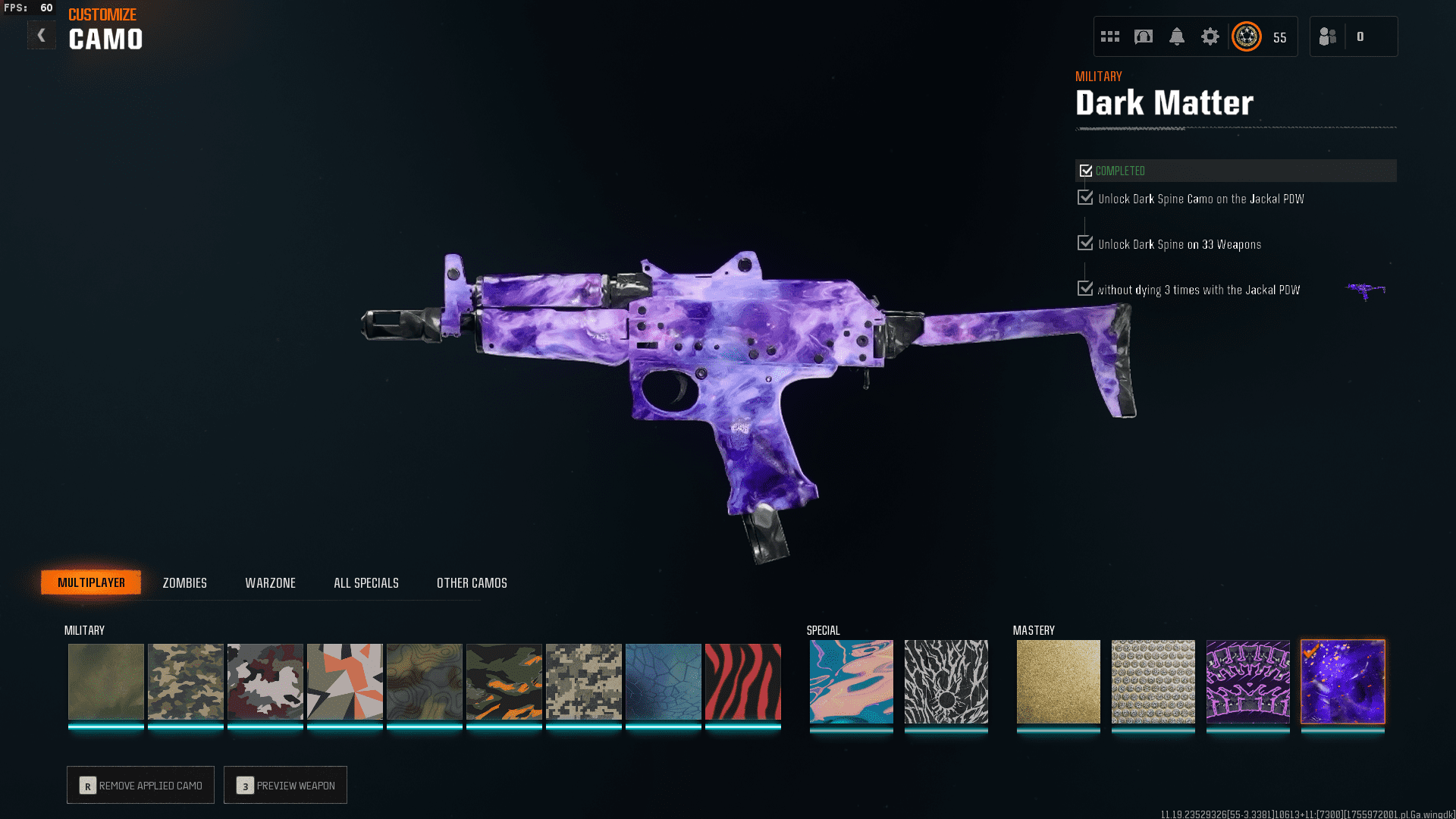Choose the Dark Matter purple camo
This screenshot has height=819, width=1456.
(1342, 681)
